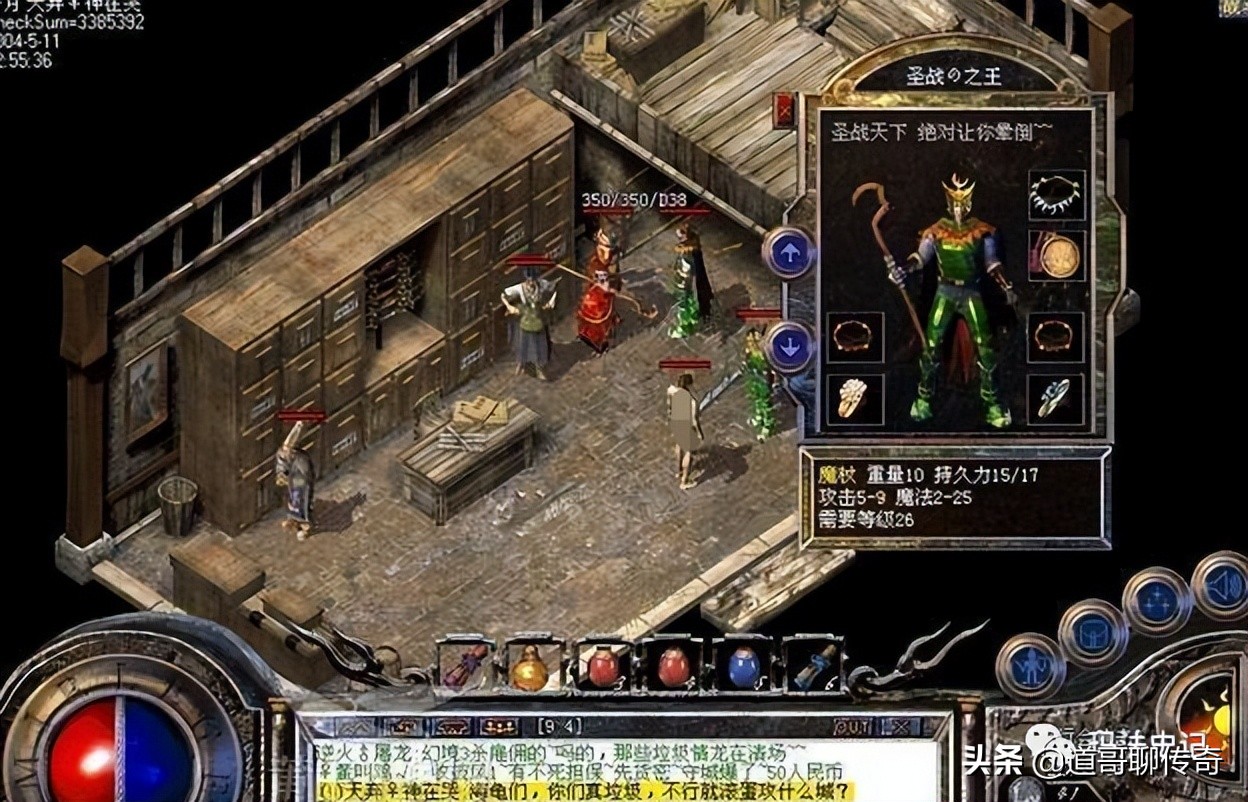Click the OUT button on the chat bar
This screenshot has height=802, width=1248.
[x=853, y=727]
